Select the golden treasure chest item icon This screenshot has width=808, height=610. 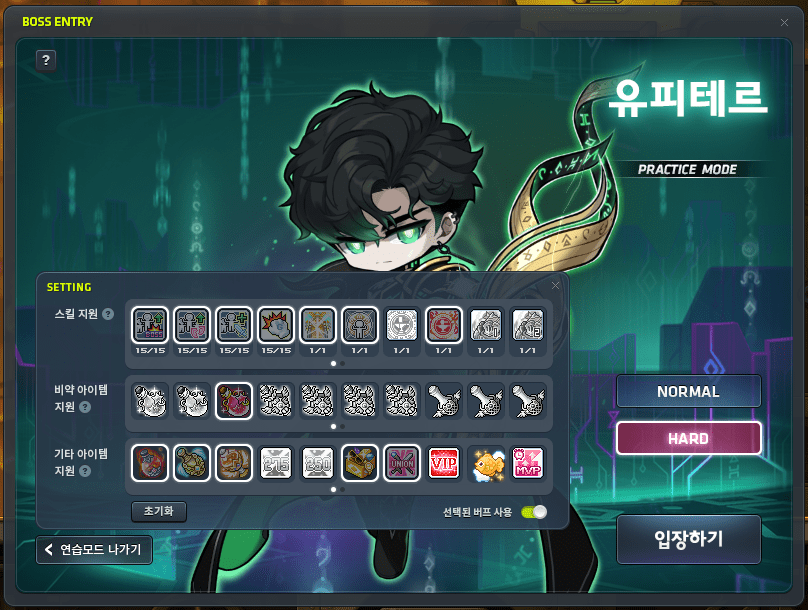359,462
